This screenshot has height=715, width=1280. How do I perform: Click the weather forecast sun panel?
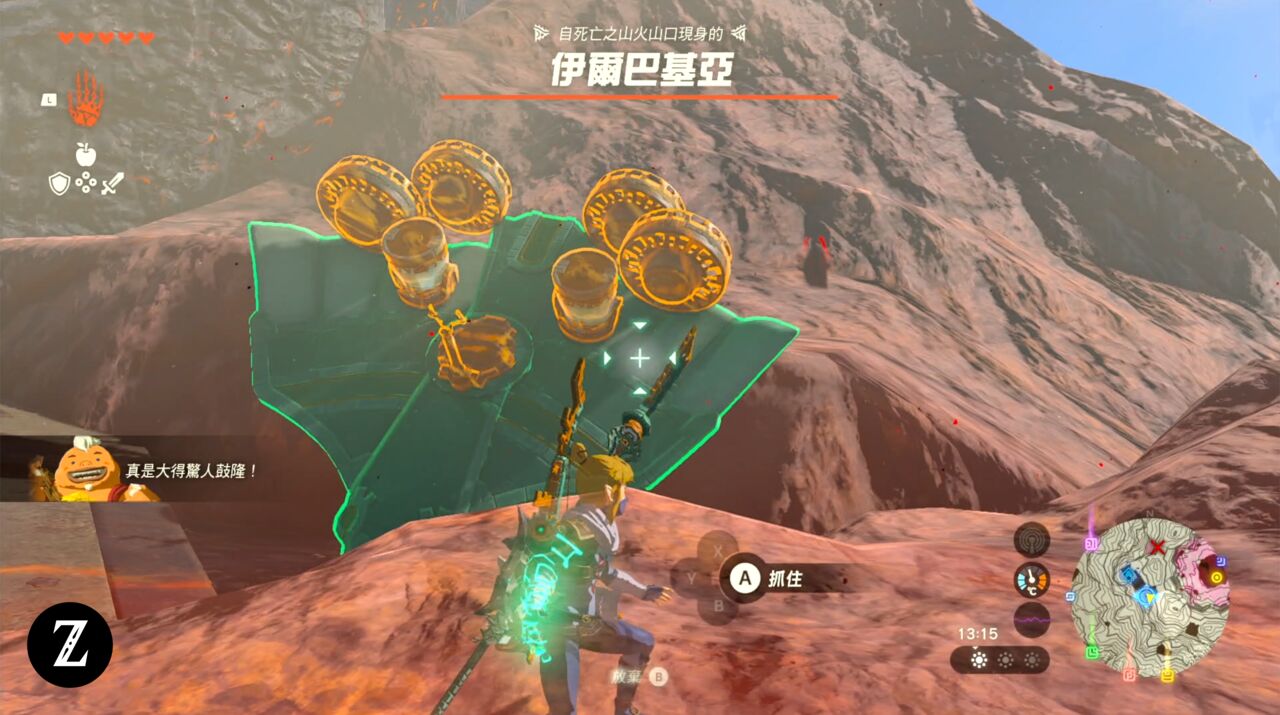click(1000, 660)
